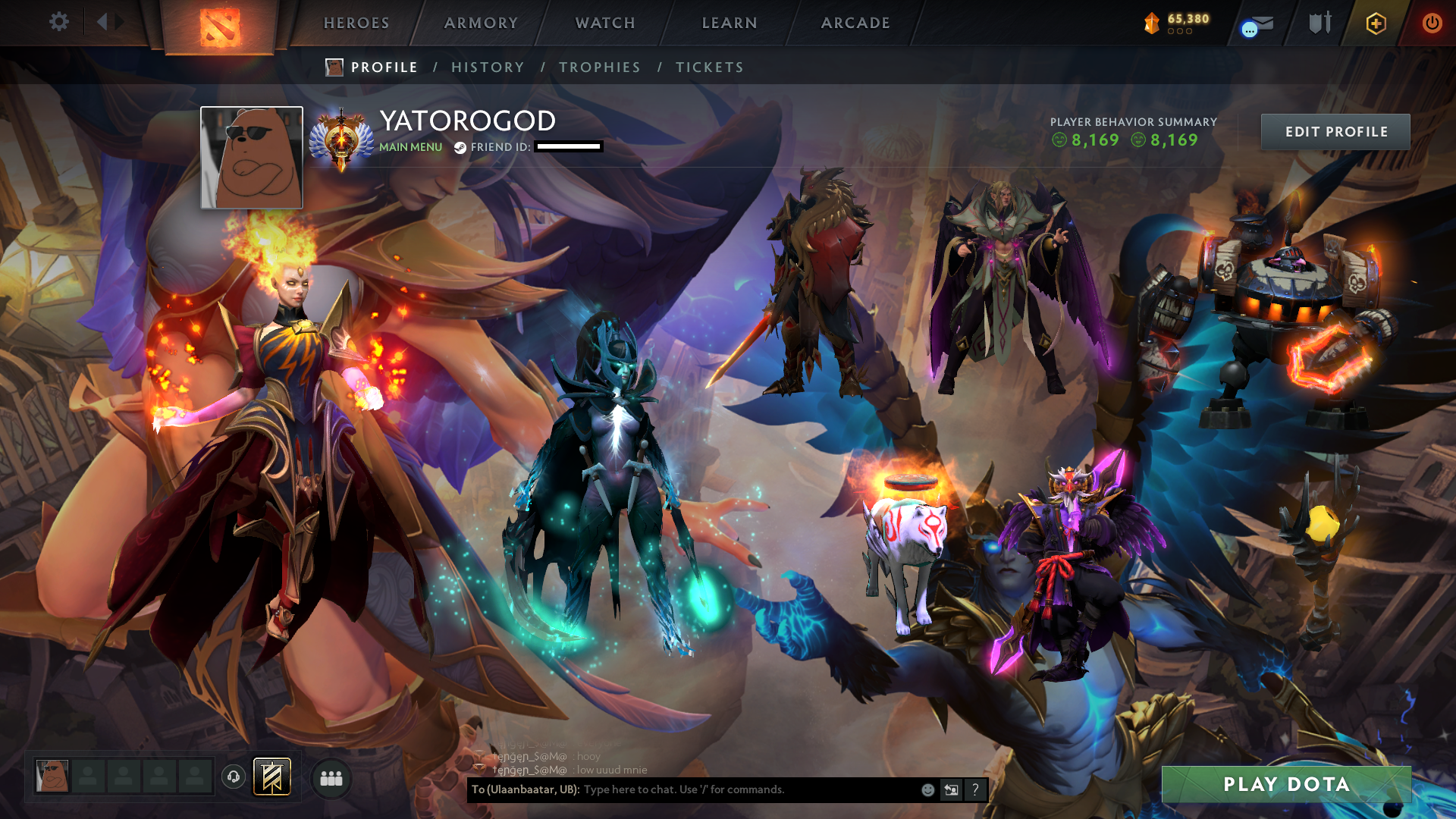Open the Arcade section

[855, 23]
